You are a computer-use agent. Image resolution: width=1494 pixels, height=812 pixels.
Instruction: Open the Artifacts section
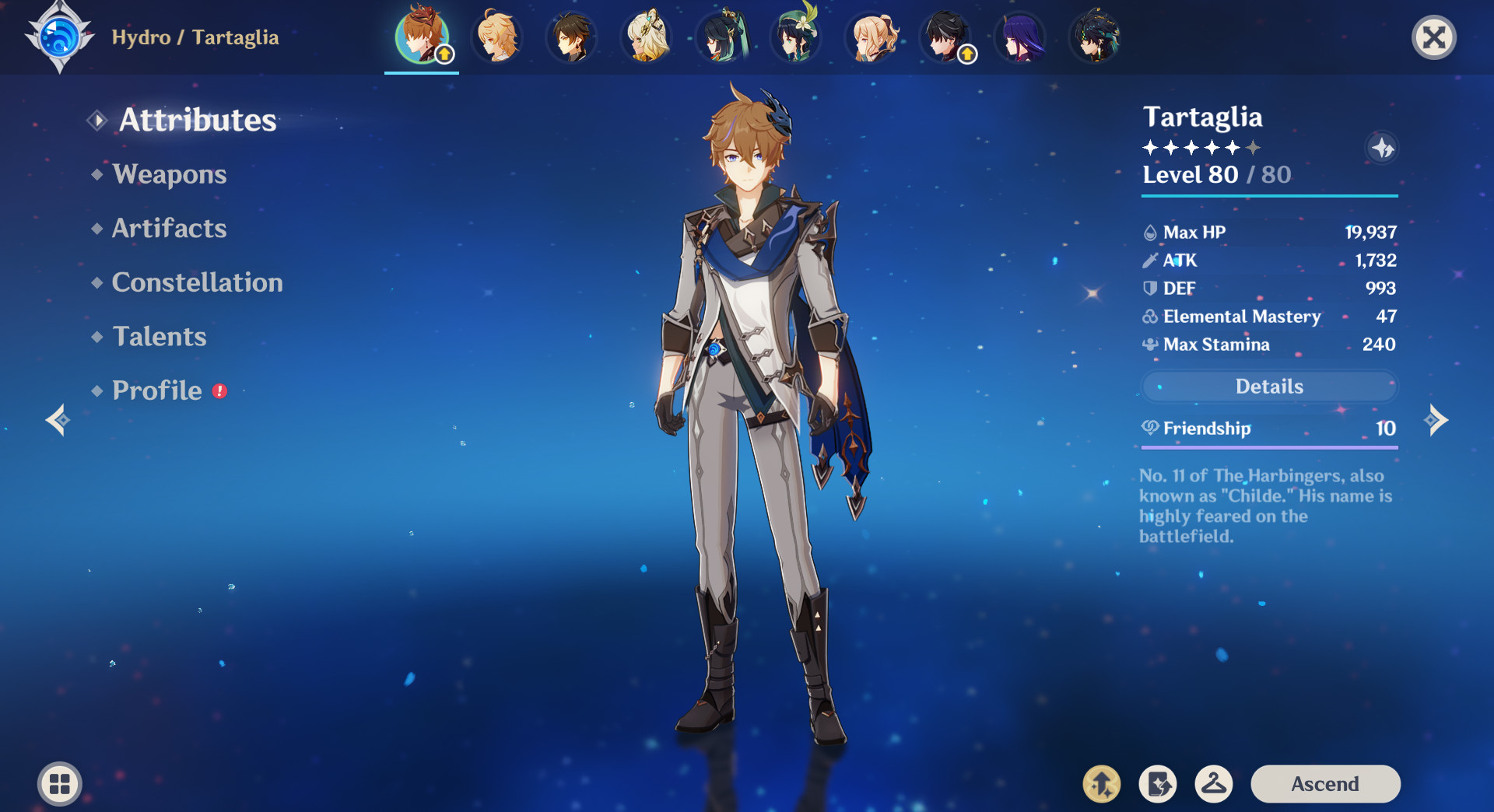tap(169, 228)
